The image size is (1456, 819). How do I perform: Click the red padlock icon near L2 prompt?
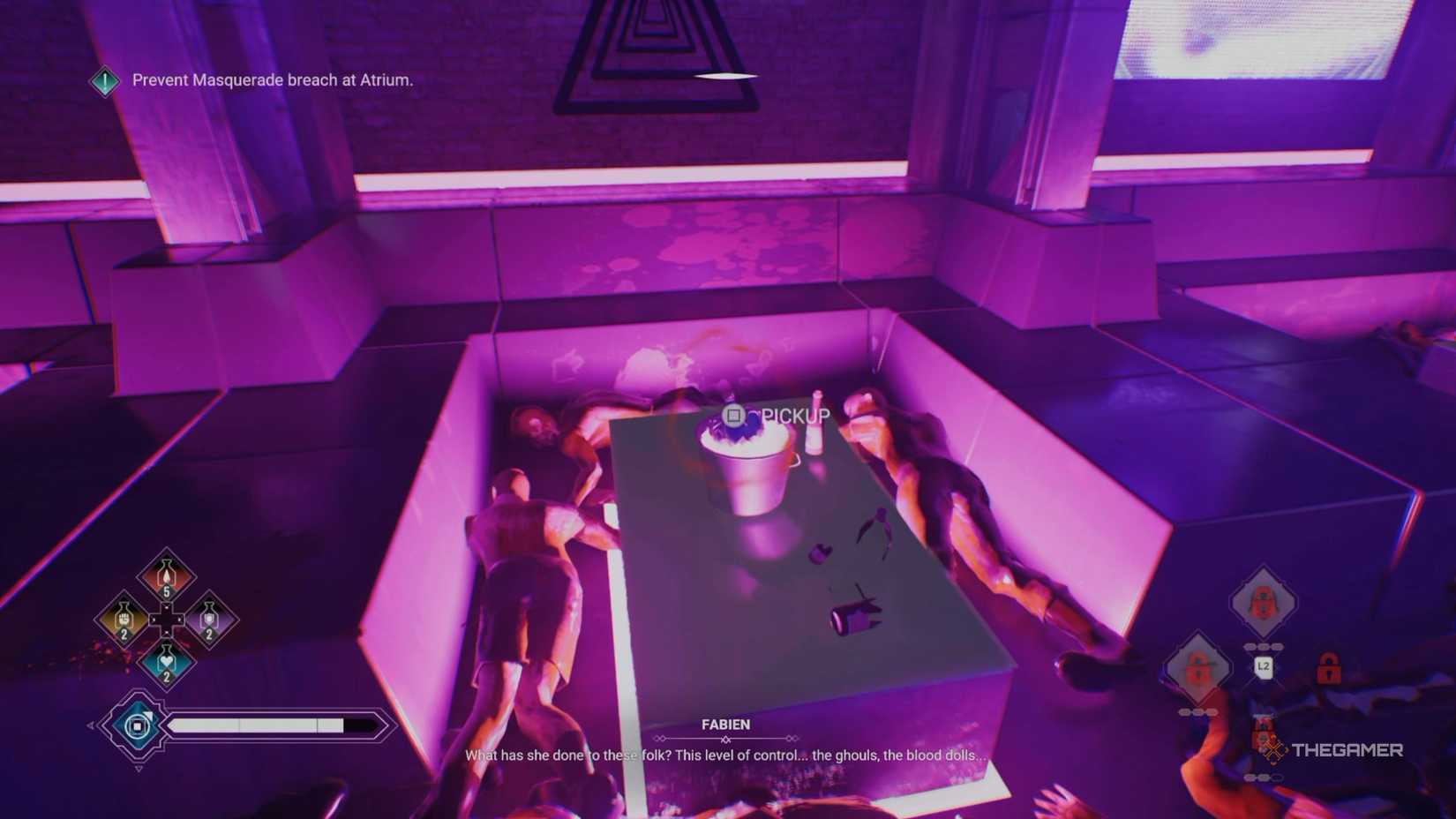[1328, 668]
